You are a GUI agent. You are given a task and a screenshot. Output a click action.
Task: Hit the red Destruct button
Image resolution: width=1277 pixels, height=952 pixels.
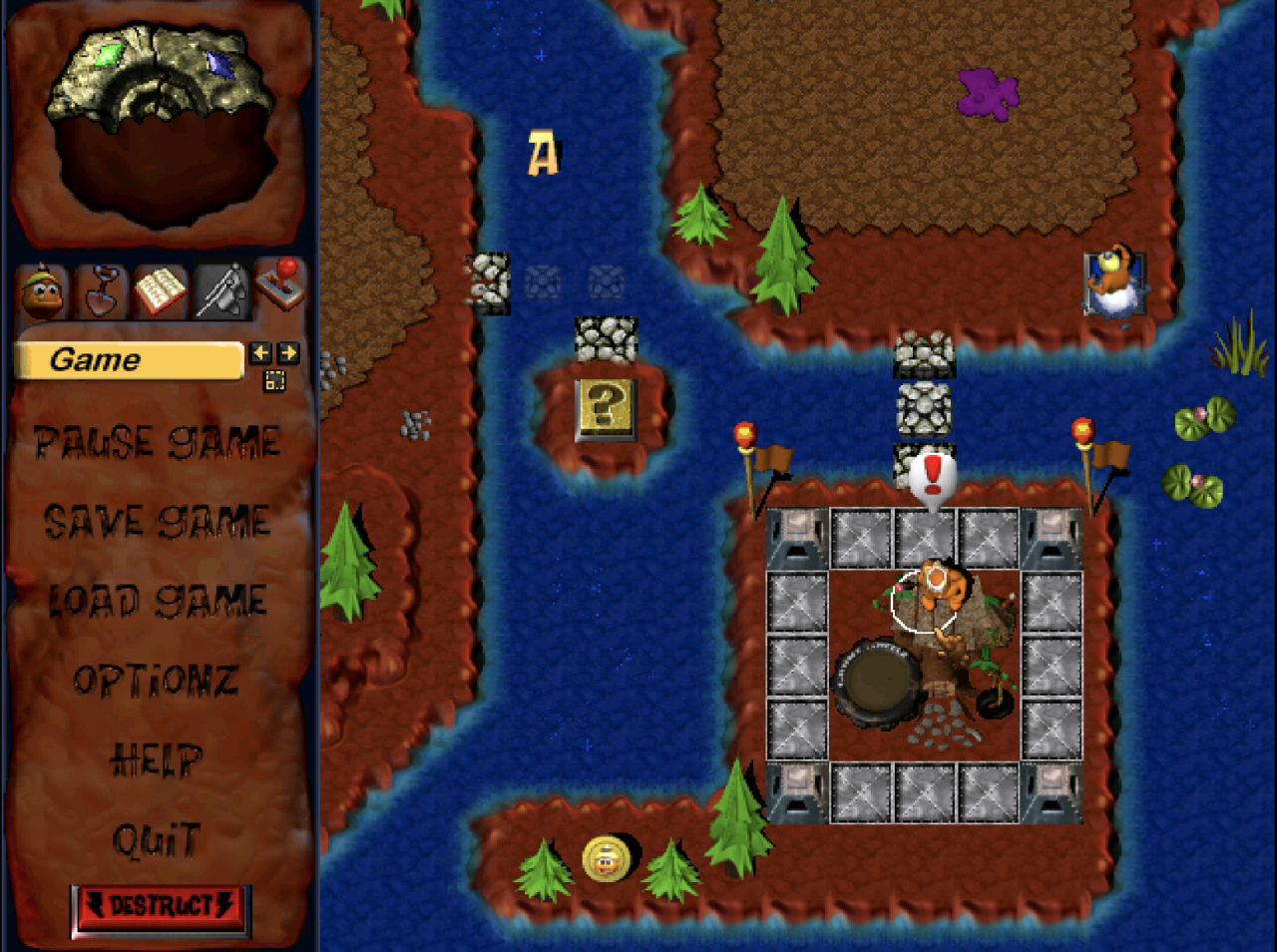161,907
